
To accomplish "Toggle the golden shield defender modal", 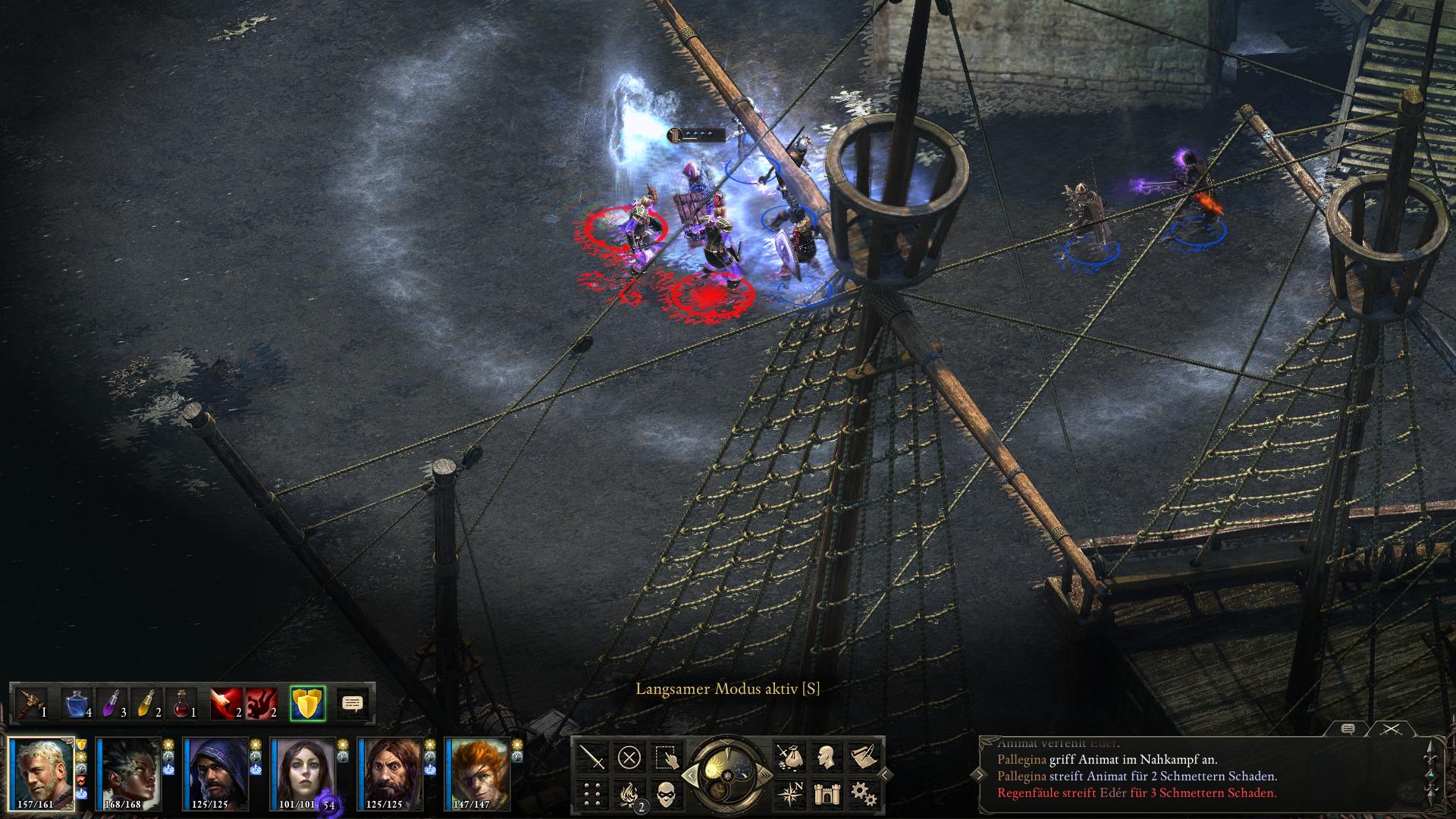I will click(x=307, y=703).
